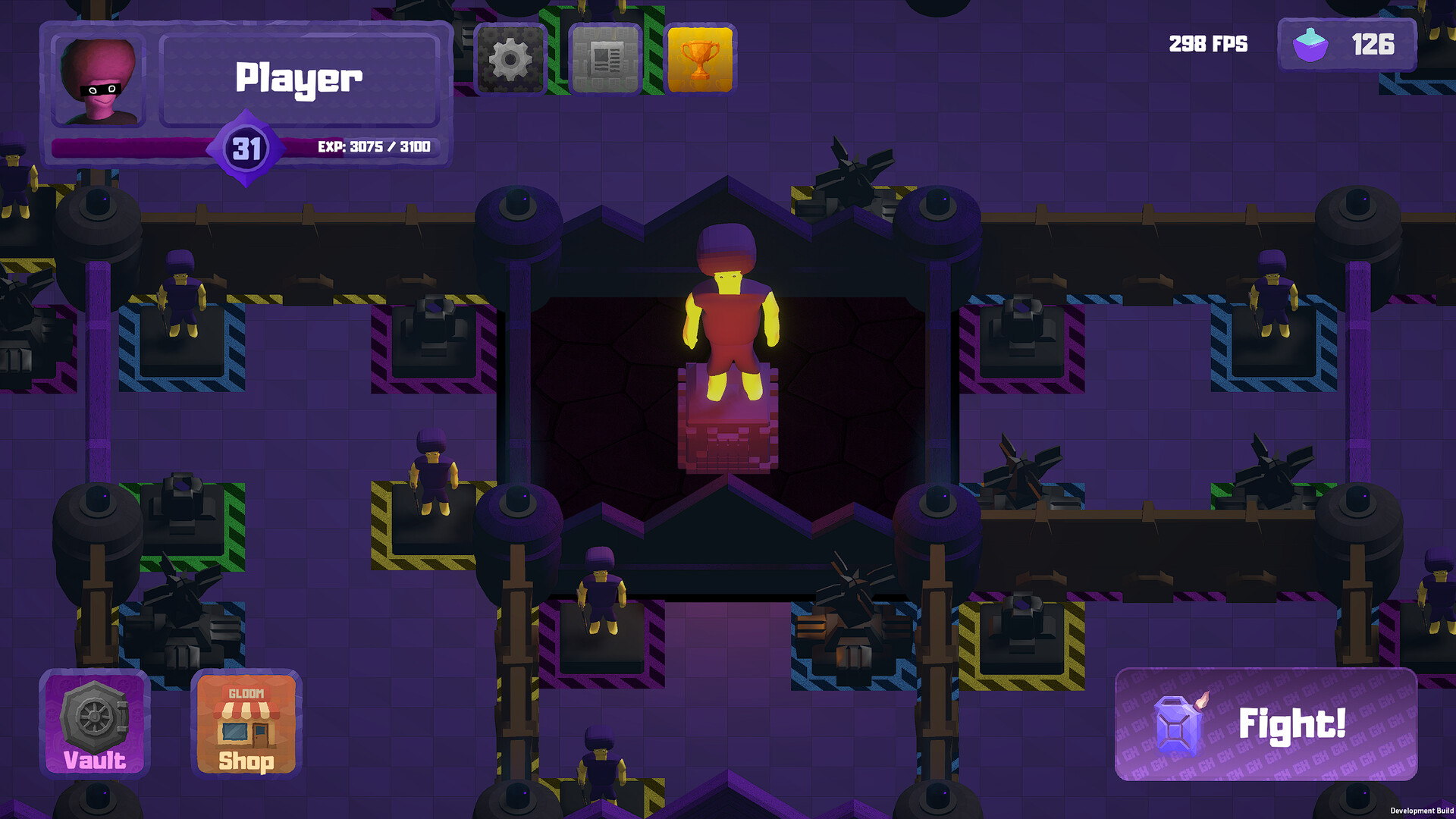Click the Player avatar portrait

coord(99,80)
